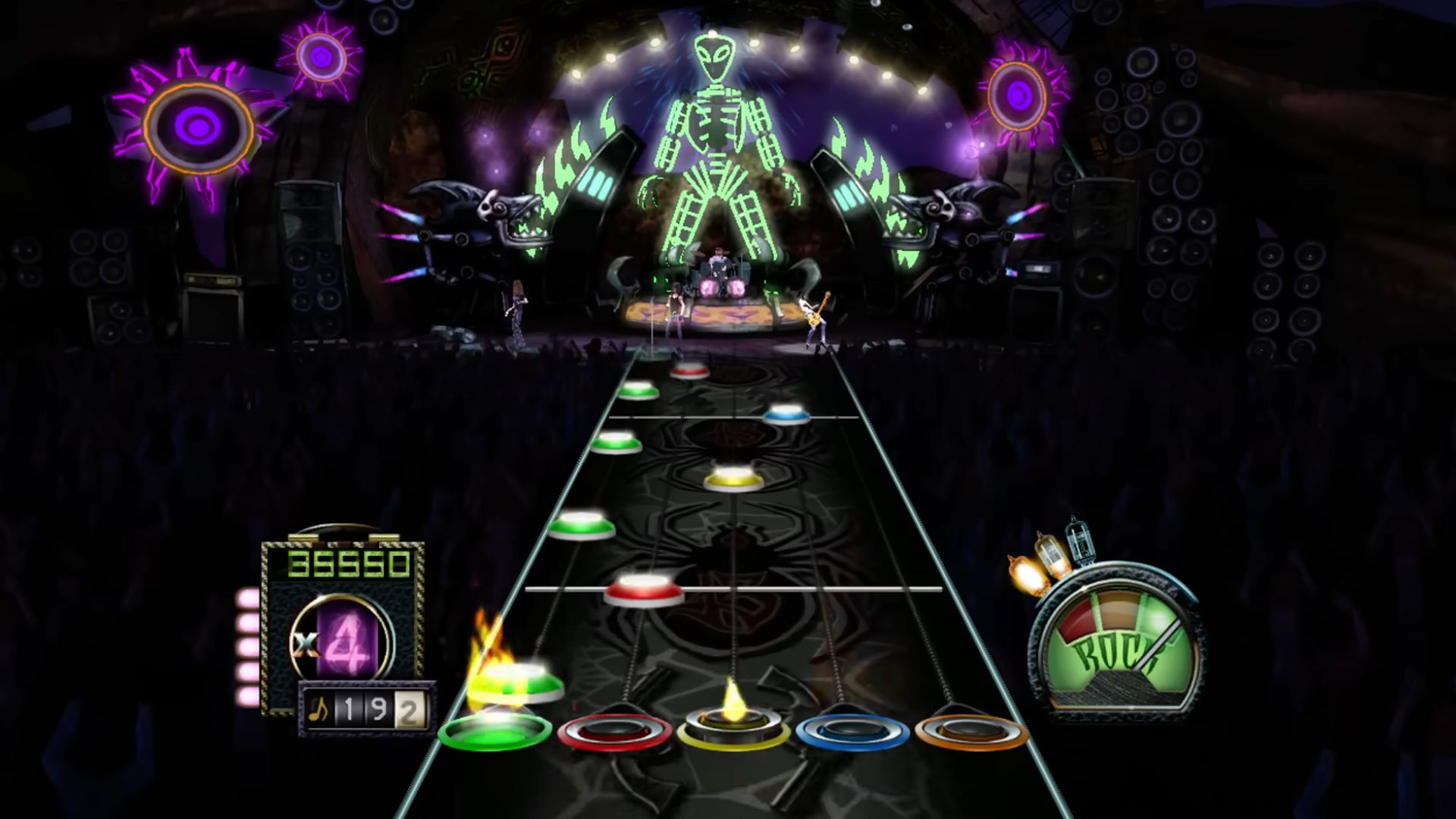
Task: Click the orange fret button
Action: 971,732
